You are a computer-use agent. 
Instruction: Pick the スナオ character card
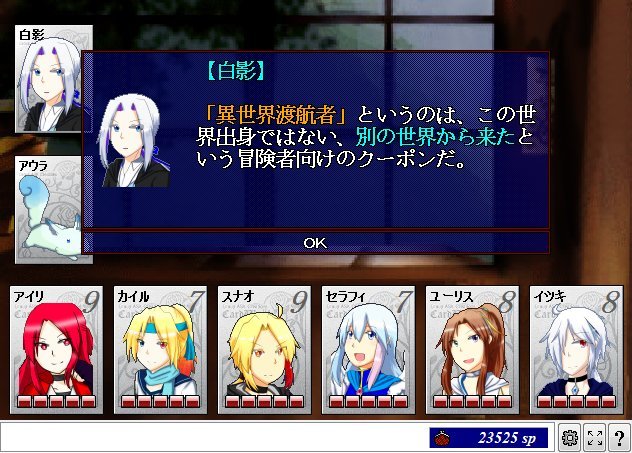(x=261, y=349)
